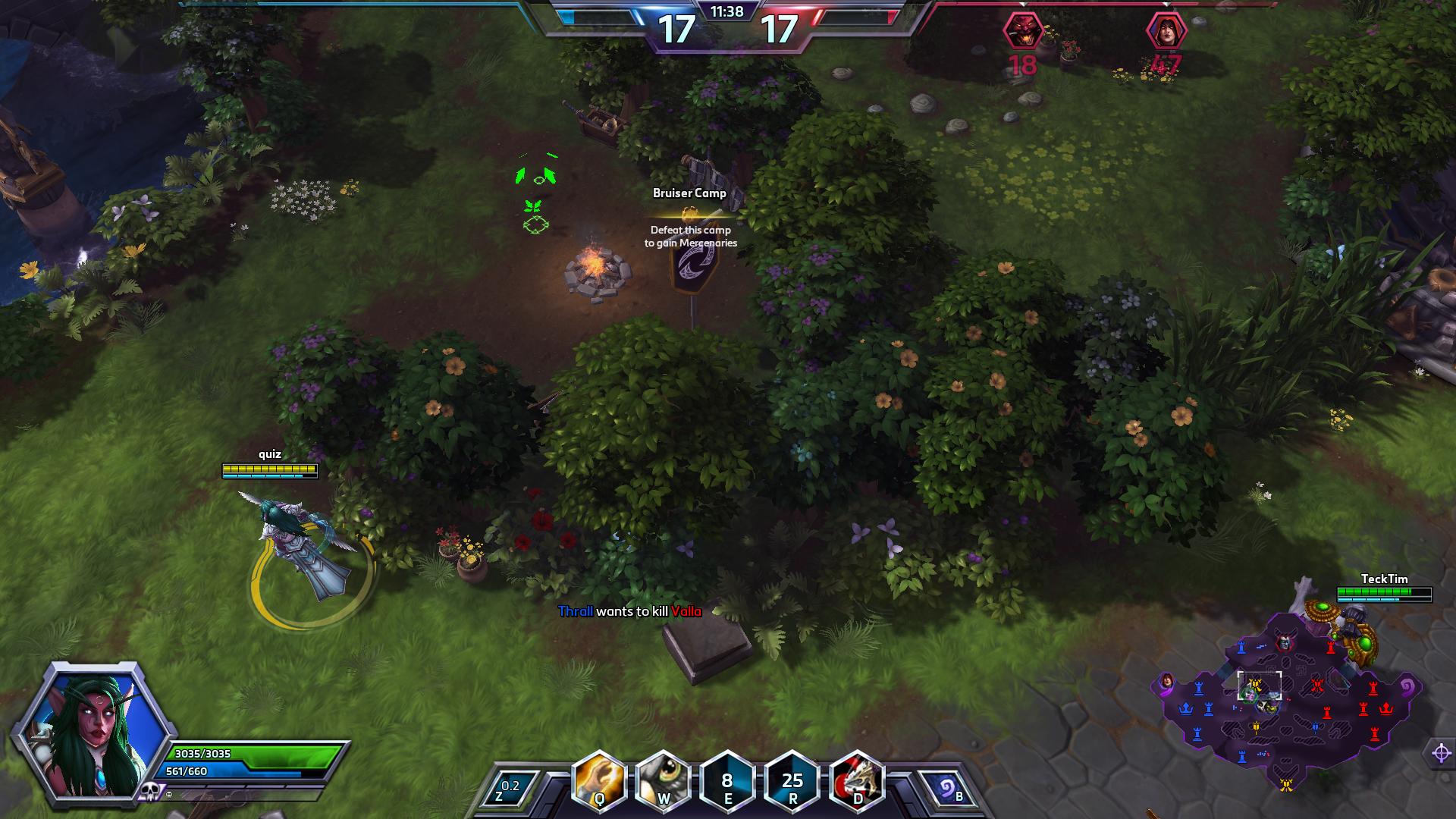Use the B Hearthstone recall button
The height and width of the screenshot is (819, 1456).
coord(949,789)
